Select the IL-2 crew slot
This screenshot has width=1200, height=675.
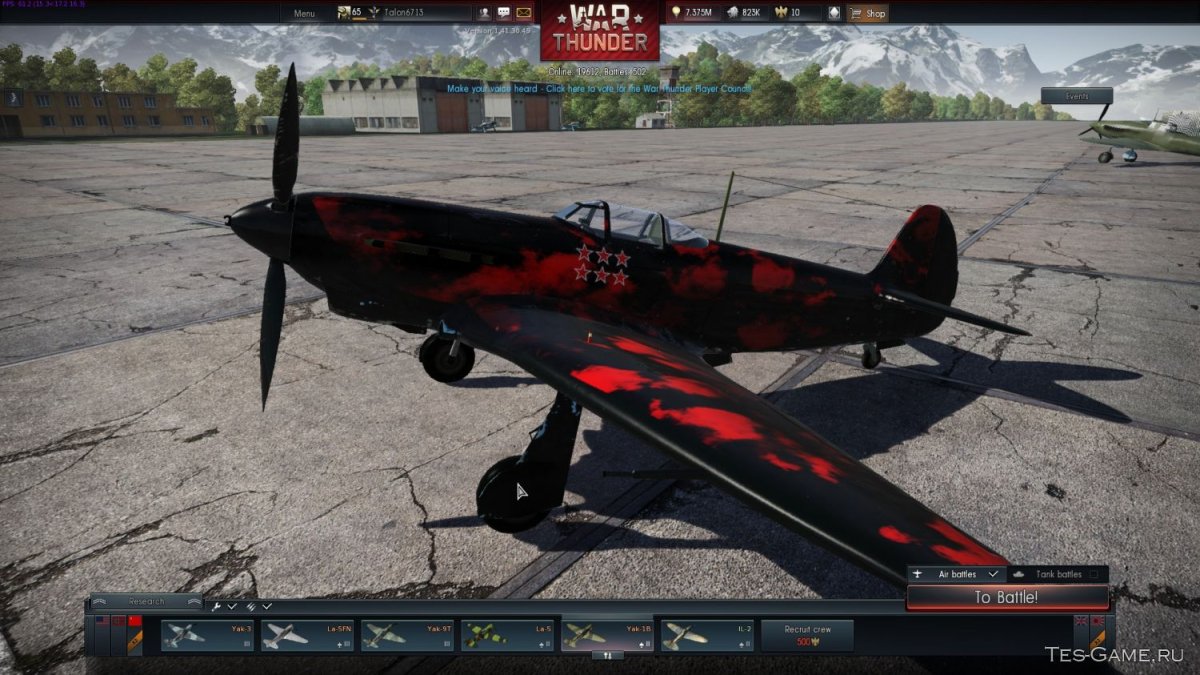(708, 635)
